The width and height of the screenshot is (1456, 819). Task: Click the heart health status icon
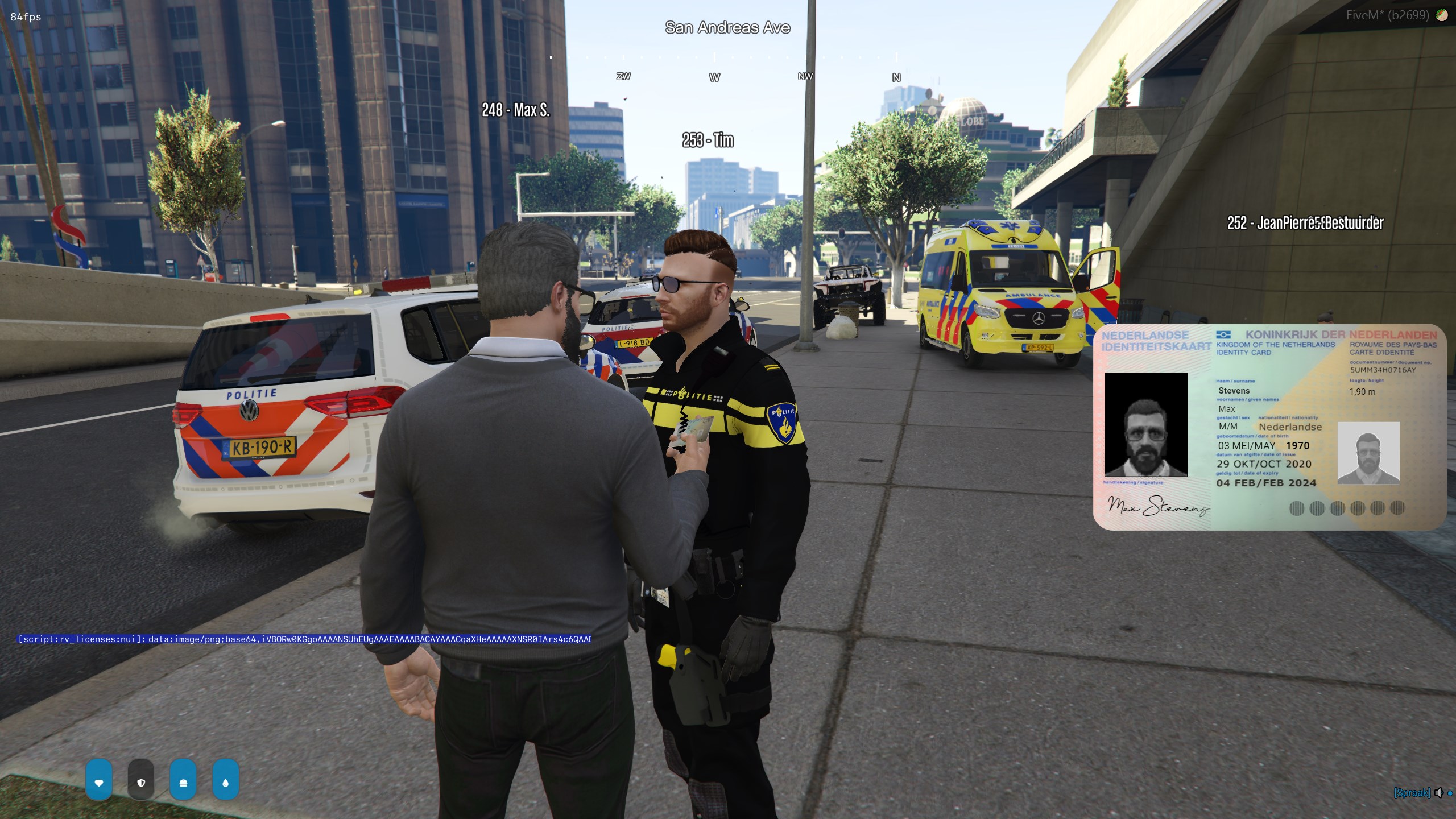pyautogui.click(x=99, y=782)
